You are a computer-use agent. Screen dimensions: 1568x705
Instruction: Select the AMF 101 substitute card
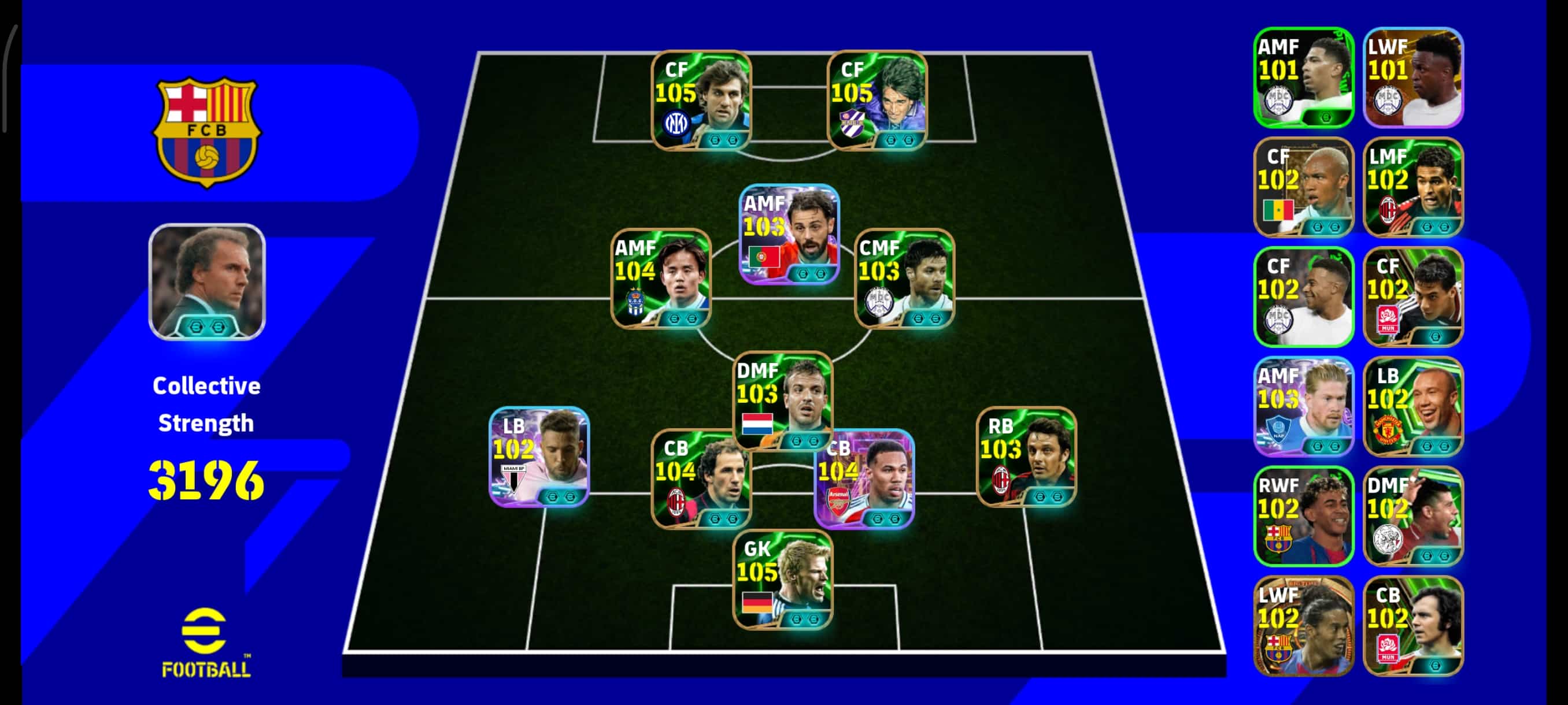(x=1304, y=77)
